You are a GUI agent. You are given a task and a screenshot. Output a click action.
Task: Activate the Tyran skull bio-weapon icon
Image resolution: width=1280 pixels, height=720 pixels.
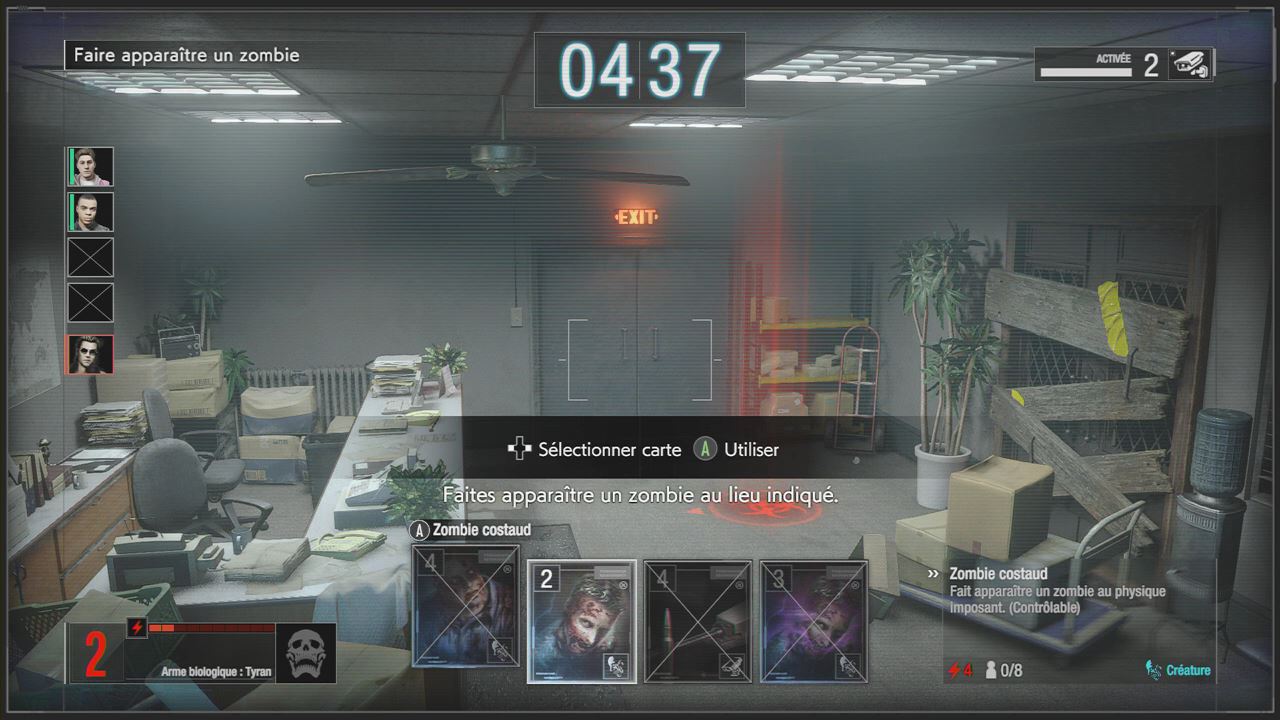(x=305, y=654)
